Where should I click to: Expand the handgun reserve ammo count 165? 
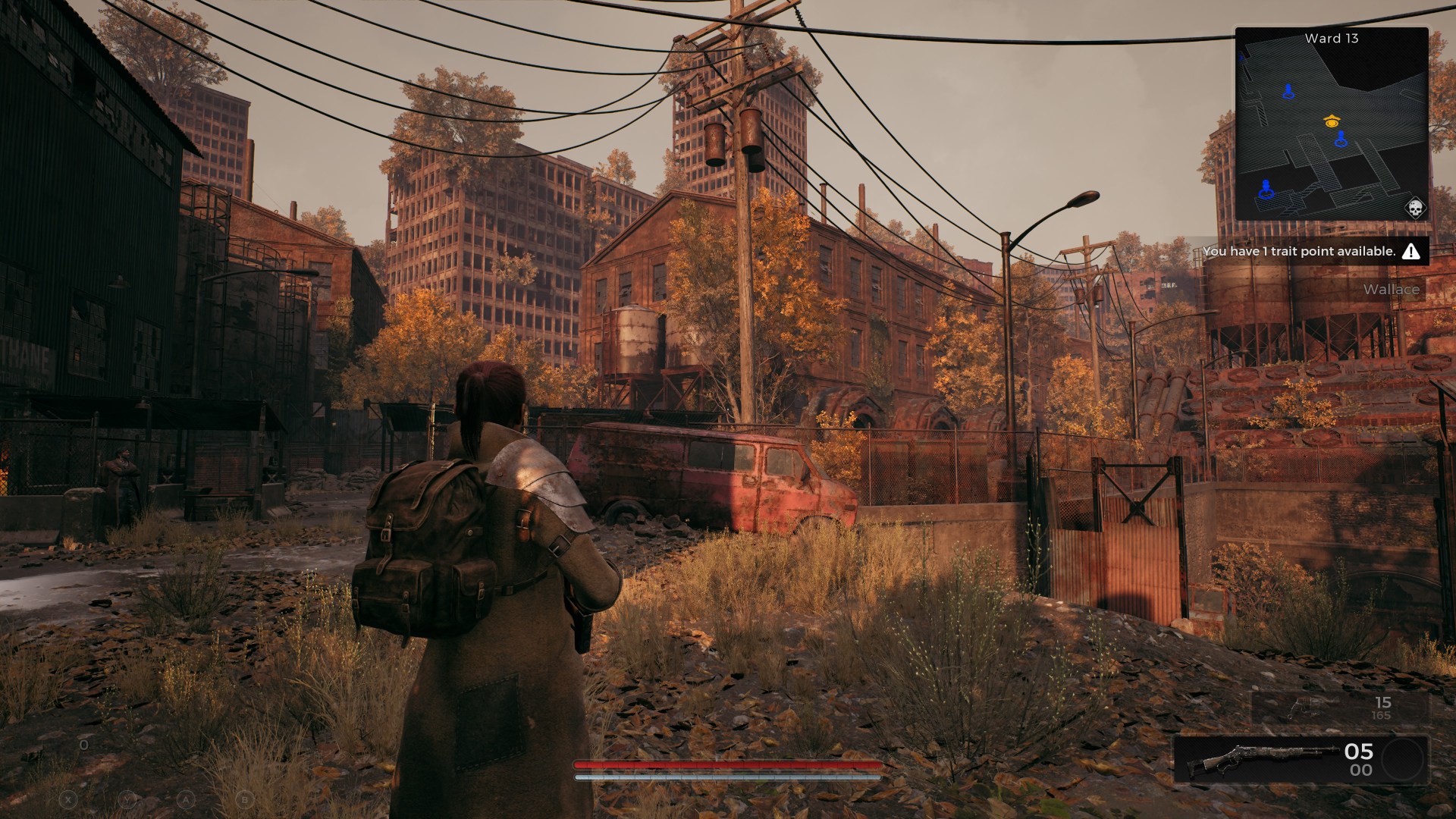point(1381,716)
